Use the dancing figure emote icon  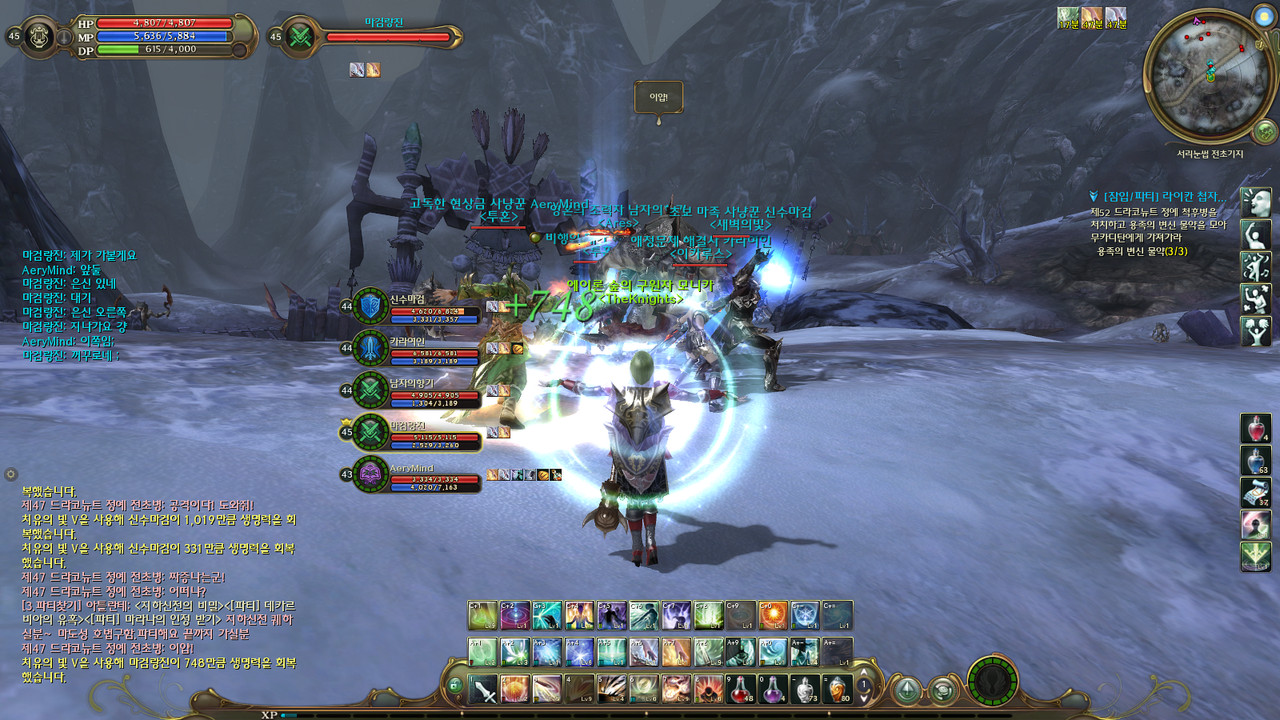point(1256,266)
